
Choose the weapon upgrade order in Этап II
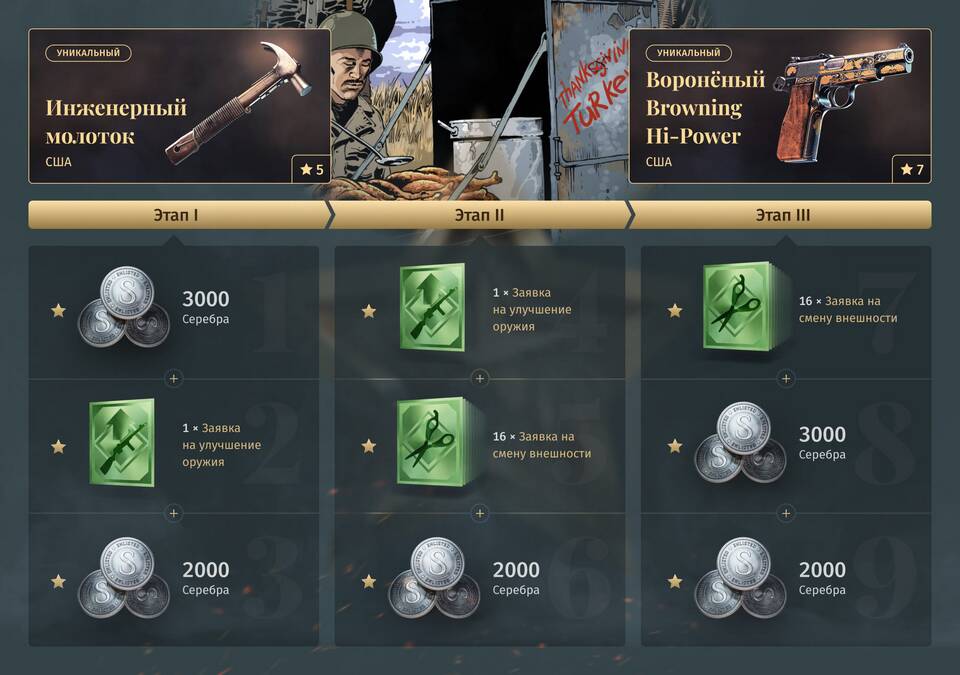tap(480, 310)
